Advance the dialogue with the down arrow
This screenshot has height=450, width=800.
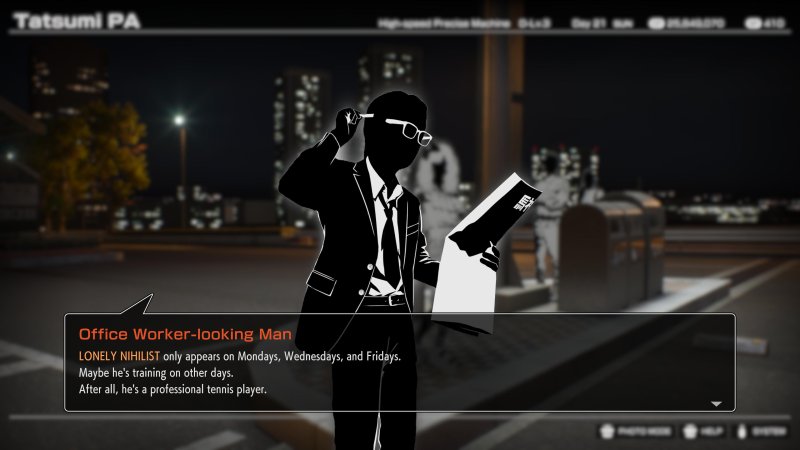point(716,404)
